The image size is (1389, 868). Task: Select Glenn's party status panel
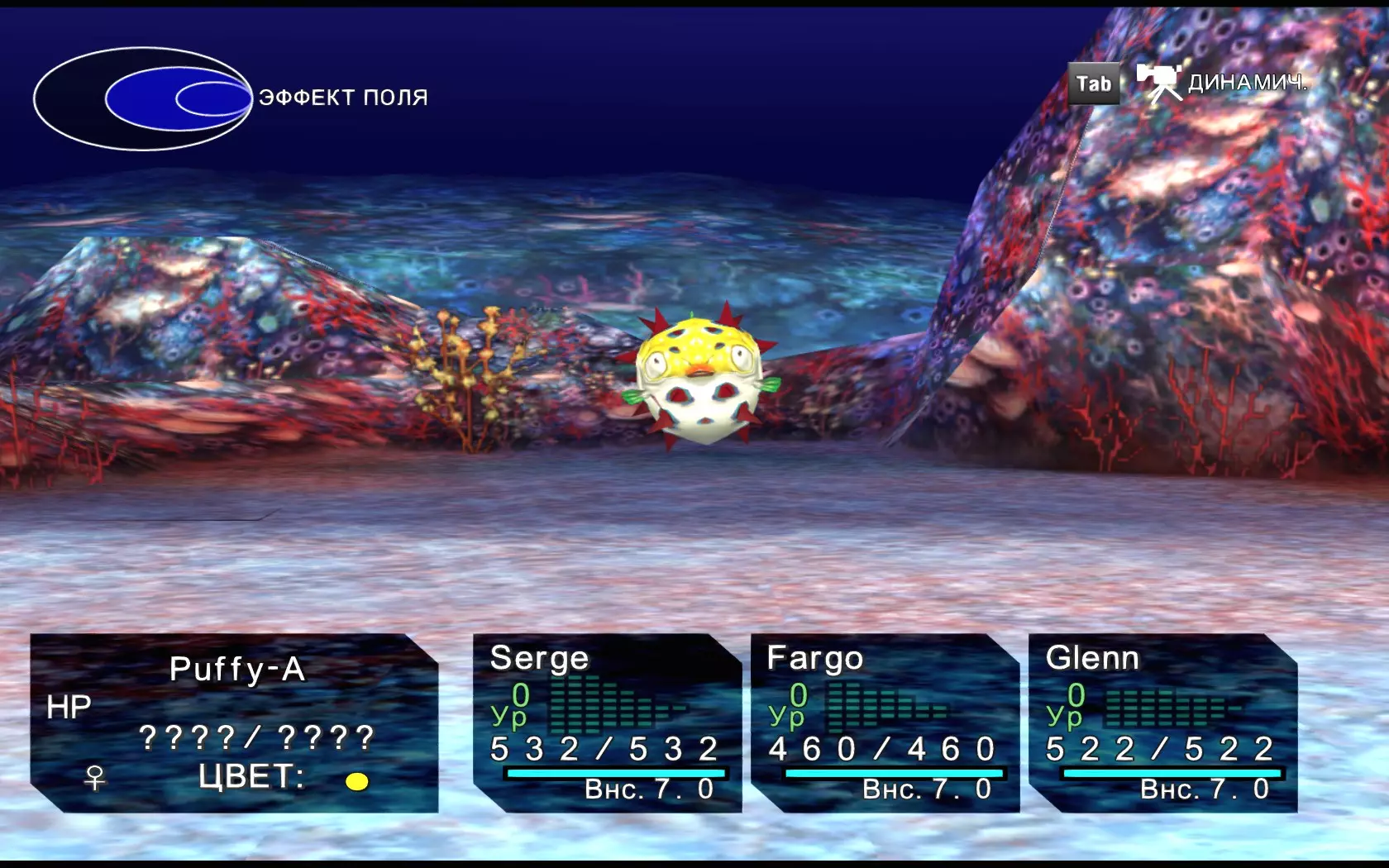pyautogui.click(x=1162, y=723)
